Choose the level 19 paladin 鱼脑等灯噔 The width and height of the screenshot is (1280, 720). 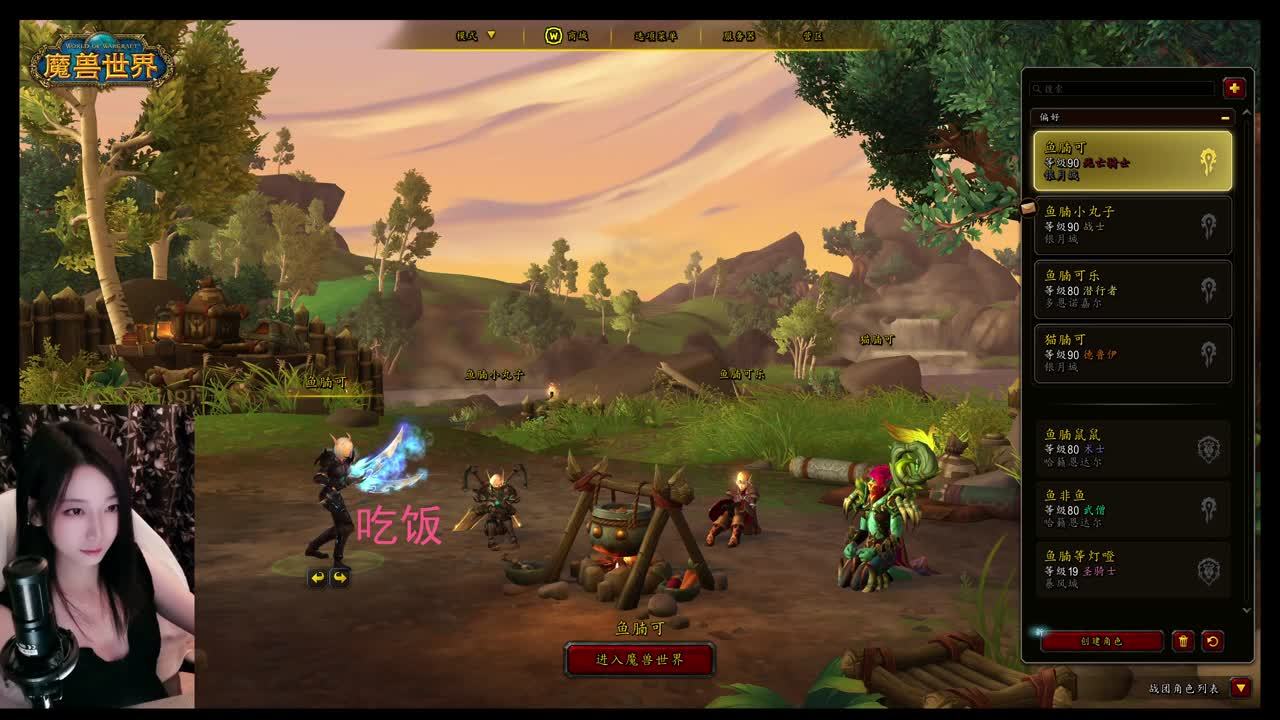coord(1132,570)
